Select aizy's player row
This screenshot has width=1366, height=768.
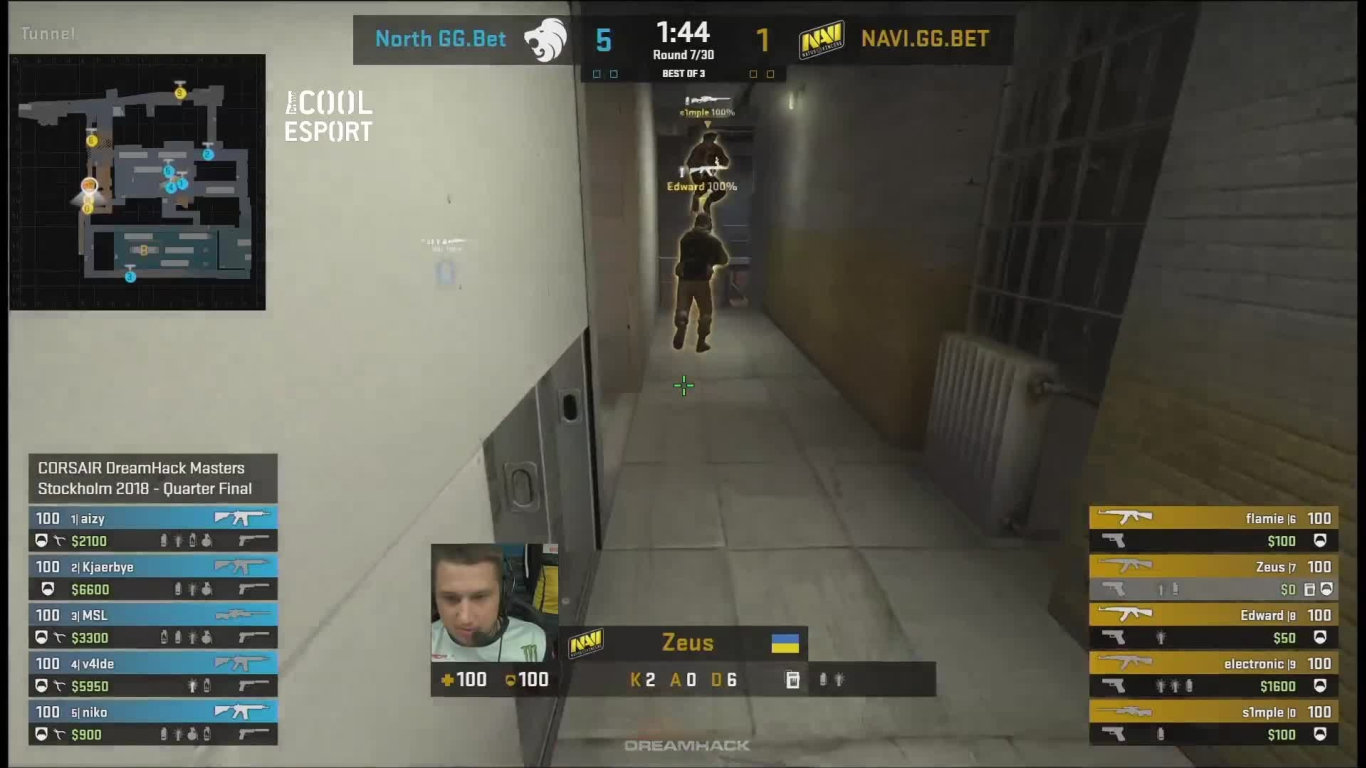(153, 529)
